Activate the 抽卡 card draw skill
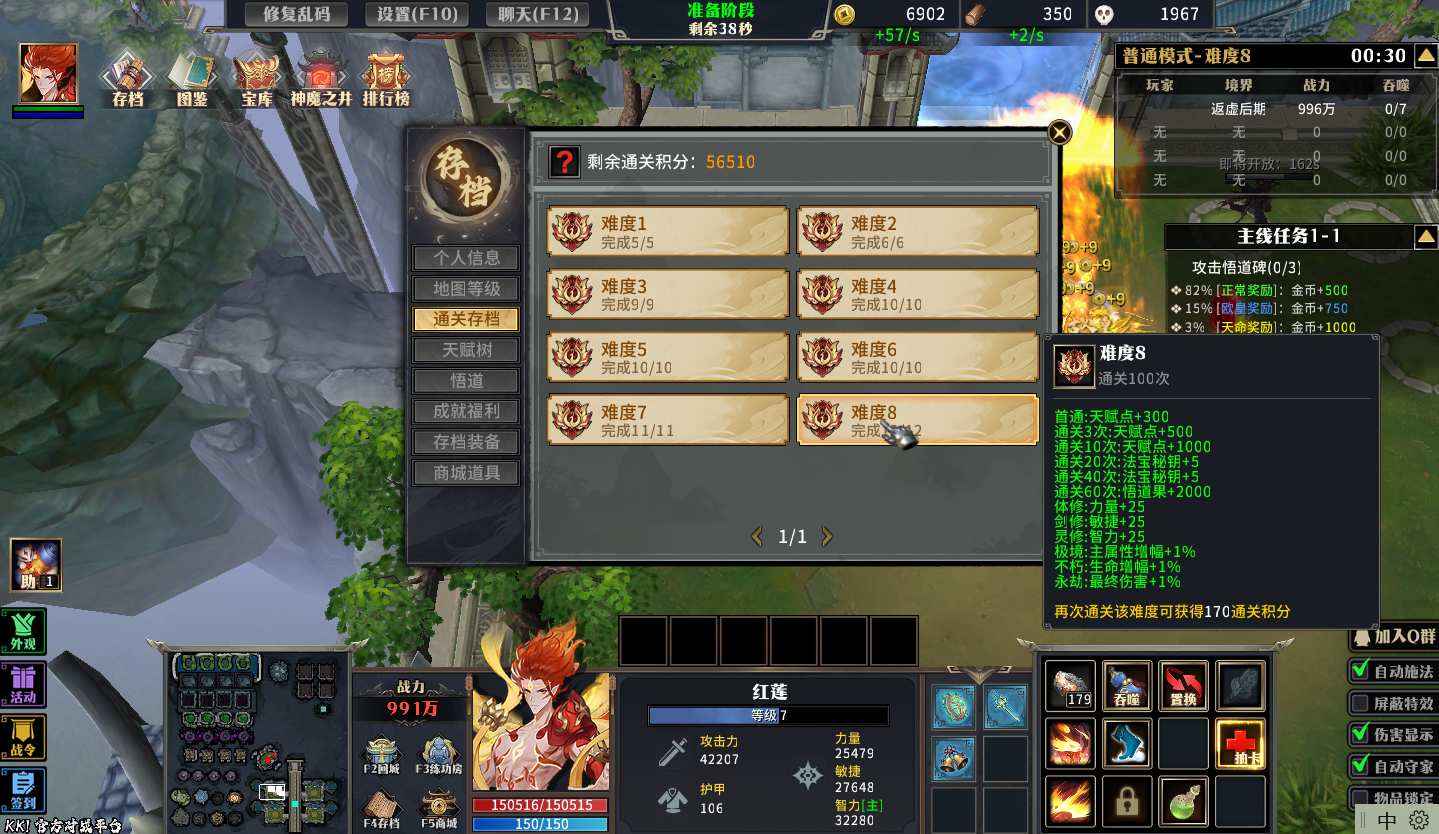Screen dimensions: 1439x834 tap(1240, 744)
